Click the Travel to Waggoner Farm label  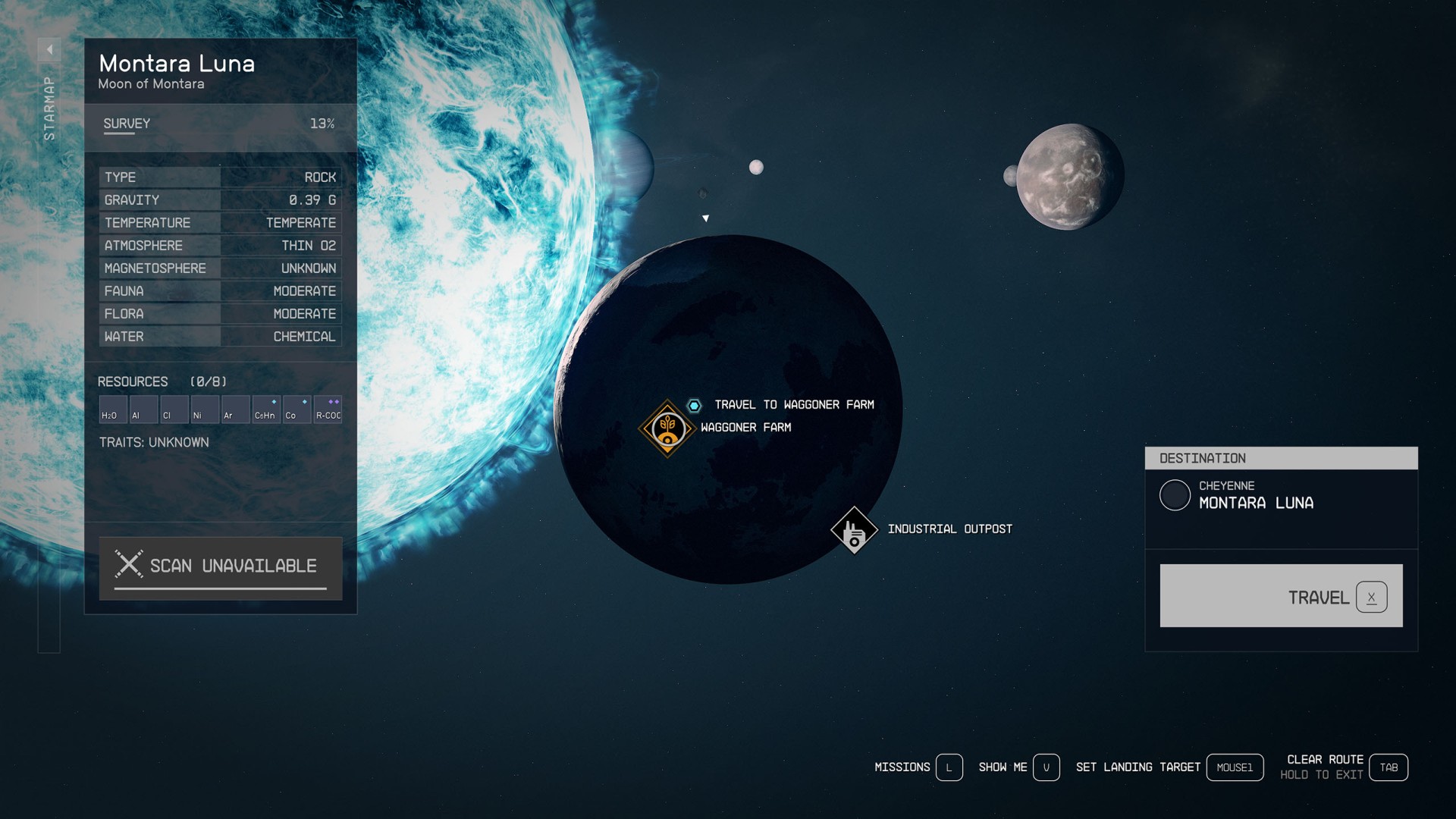tap(793, 405)
